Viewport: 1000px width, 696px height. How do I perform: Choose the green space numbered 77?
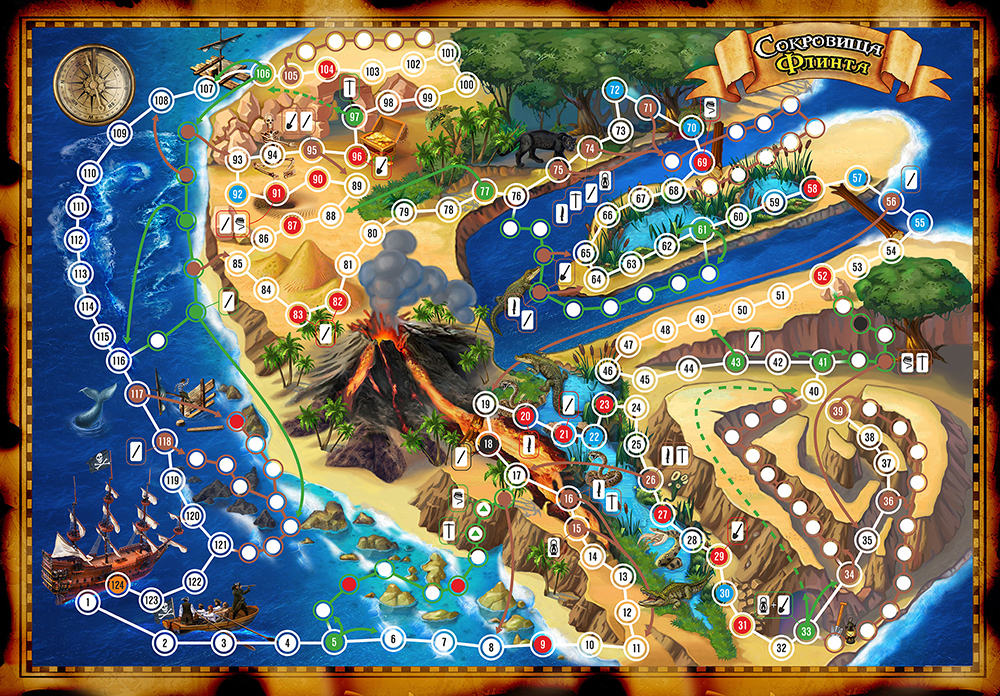(484, 191)
